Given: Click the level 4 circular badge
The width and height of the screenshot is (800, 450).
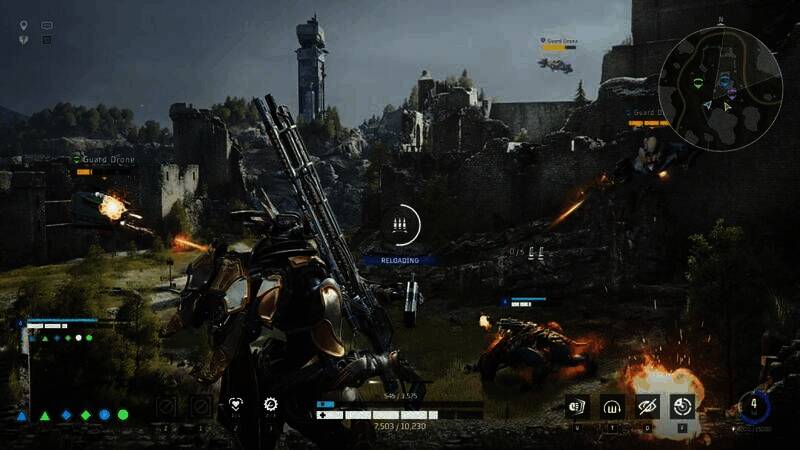Looking at the screenshot, I should coord(754,405).
